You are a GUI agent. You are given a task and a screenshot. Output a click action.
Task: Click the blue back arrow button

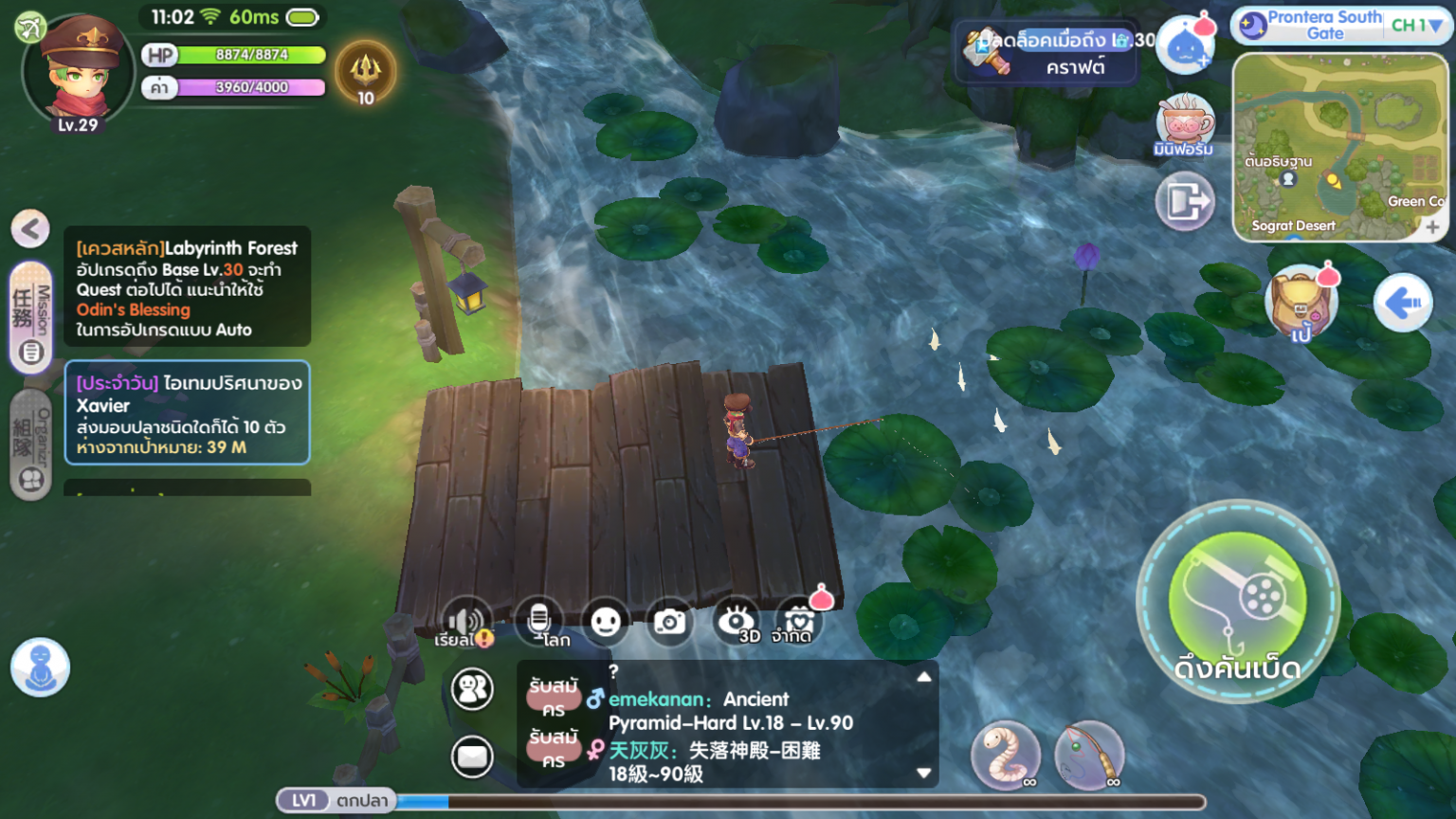pyautogui.click(x=1403, y=303)
